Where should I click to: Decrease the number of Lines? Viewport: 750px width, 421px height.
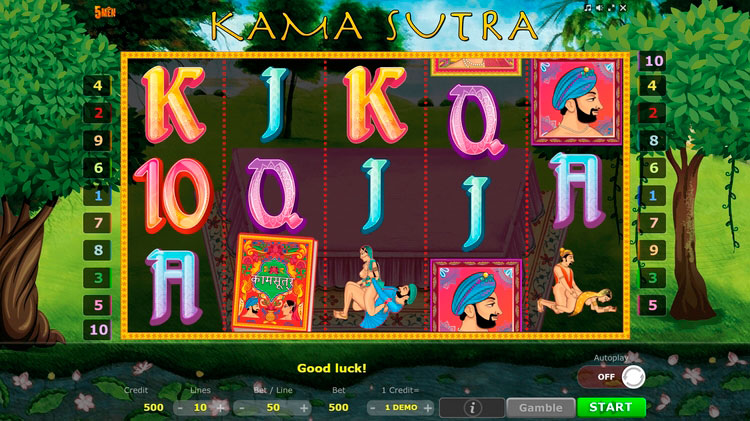179,407
